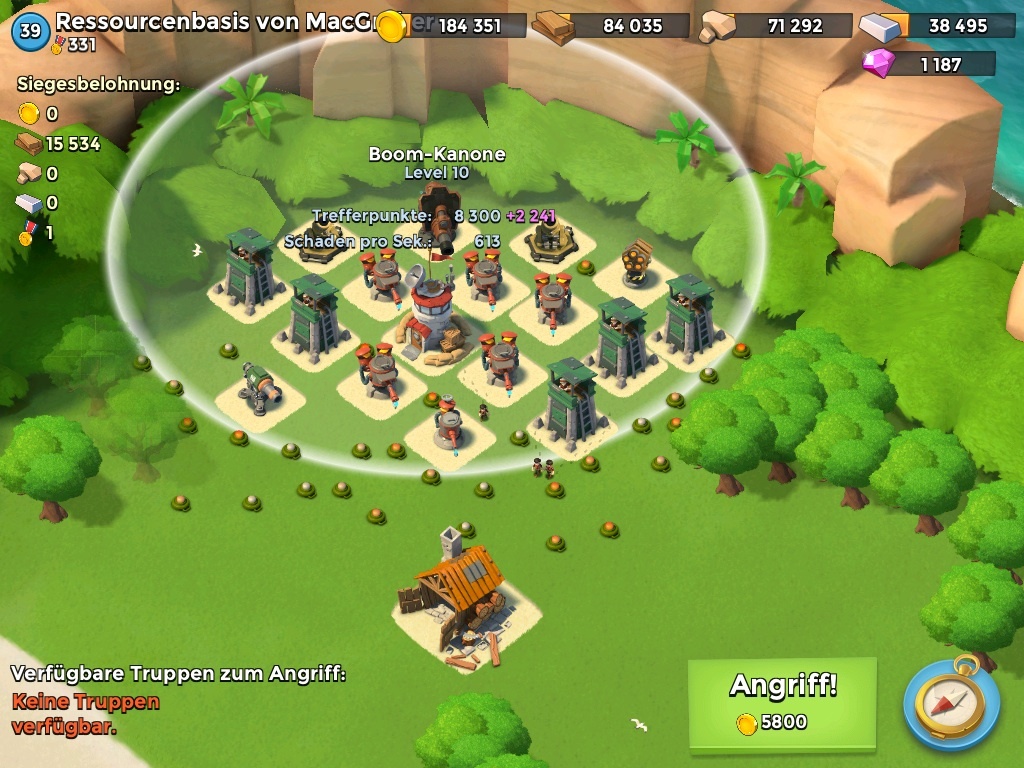Start the attack with the Angriff! button
The image size is (1024, 768).
point(782,702)
